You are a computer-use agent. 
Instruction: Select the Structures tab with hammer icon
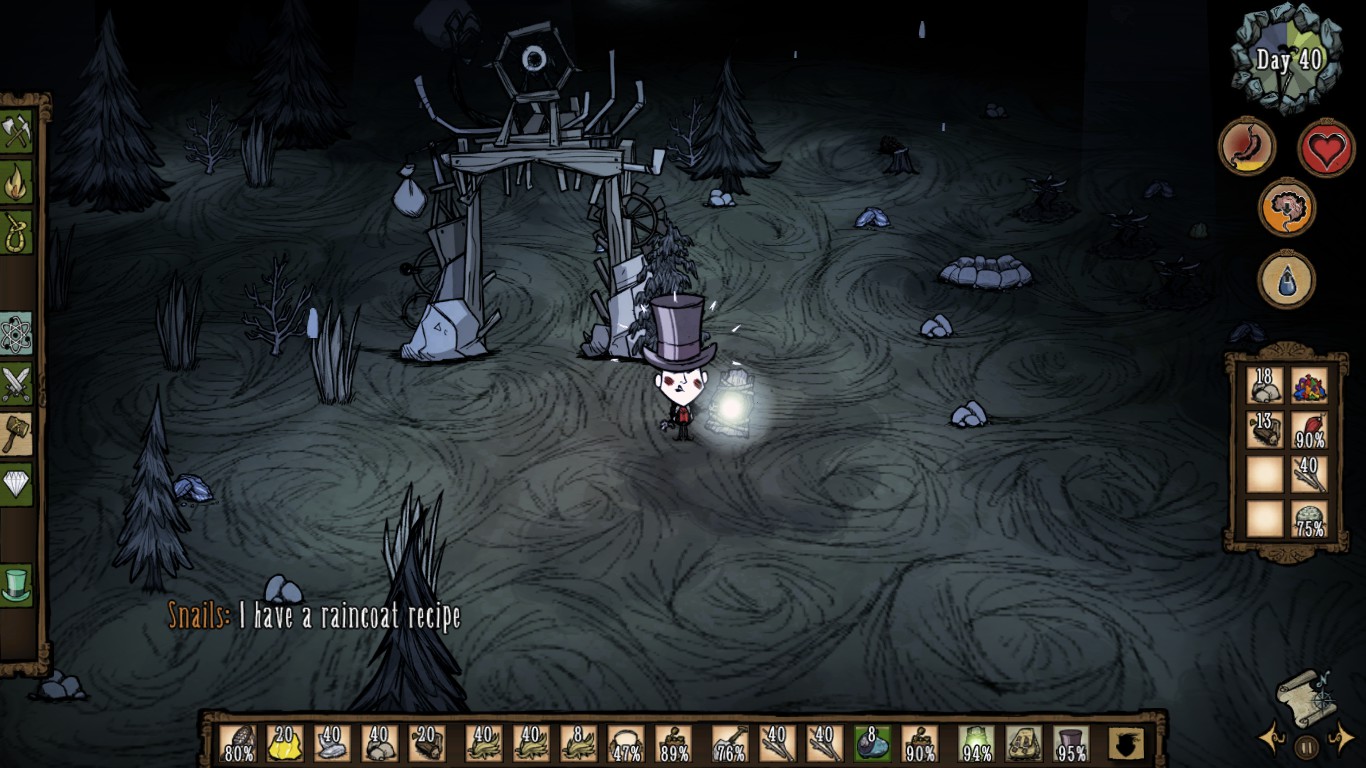point(17,434)
